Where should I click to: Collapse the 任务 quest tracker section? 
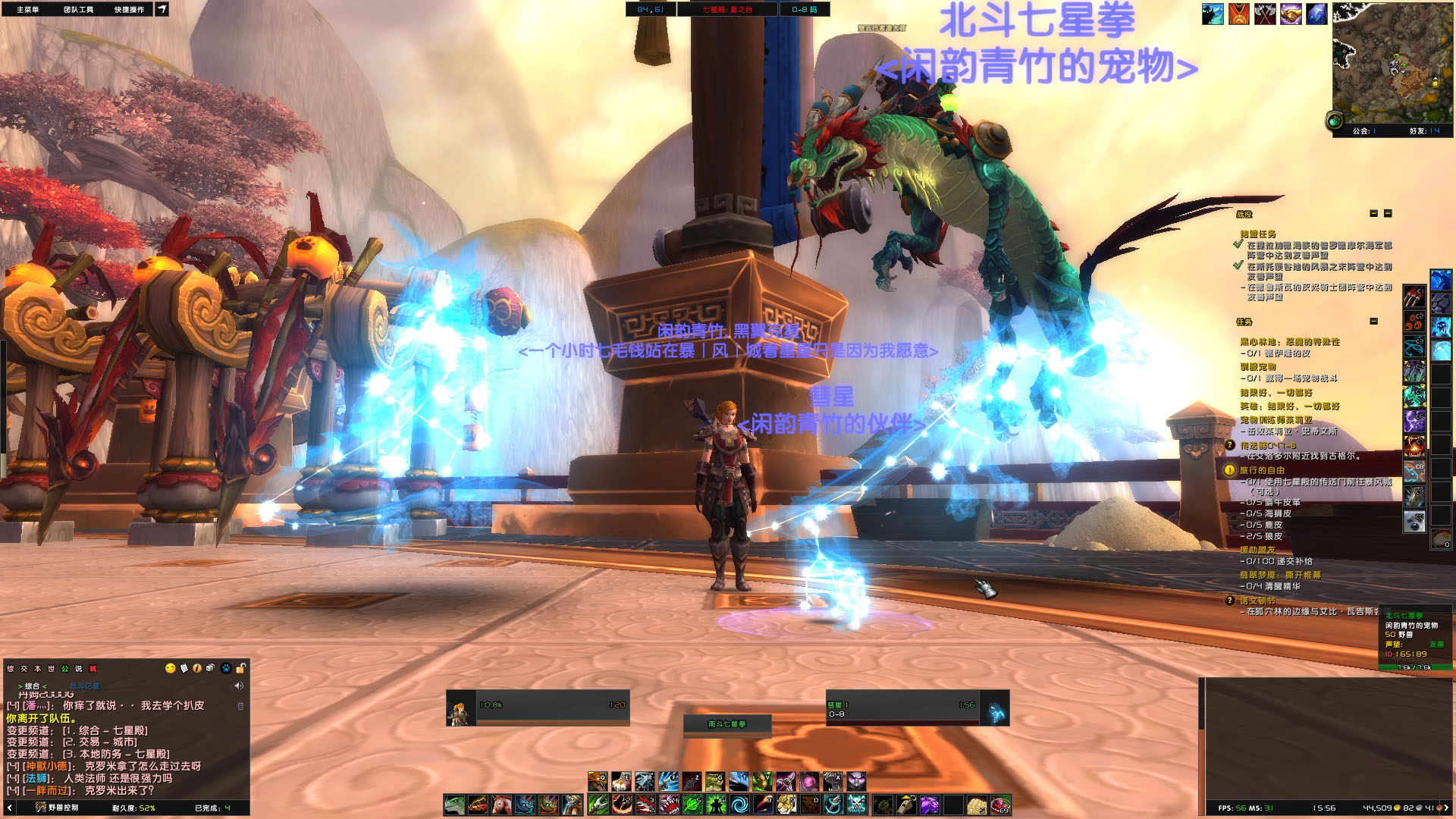point(1373,322)
